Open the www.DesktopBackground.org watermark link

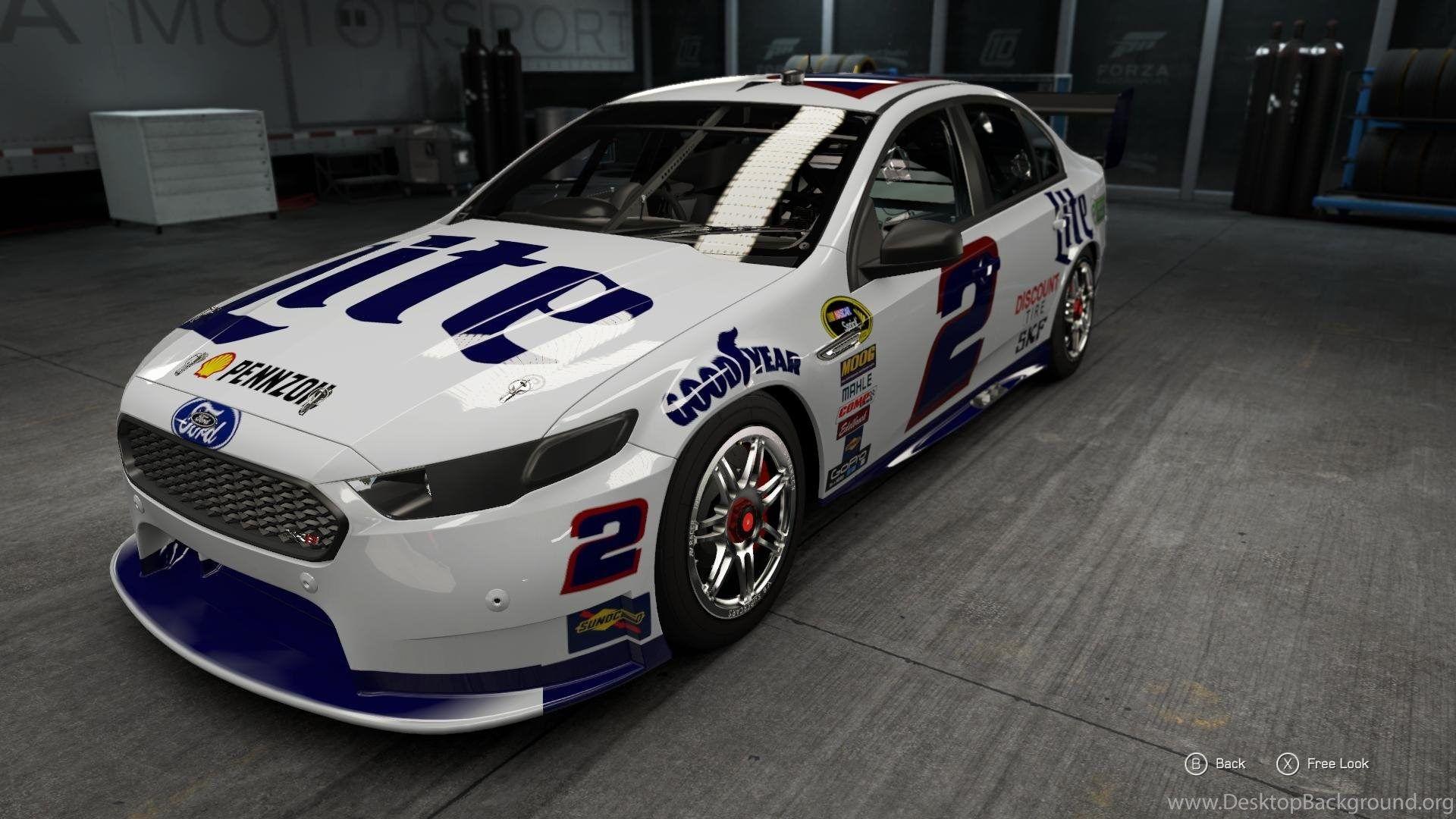click(x=1312, y=802)
